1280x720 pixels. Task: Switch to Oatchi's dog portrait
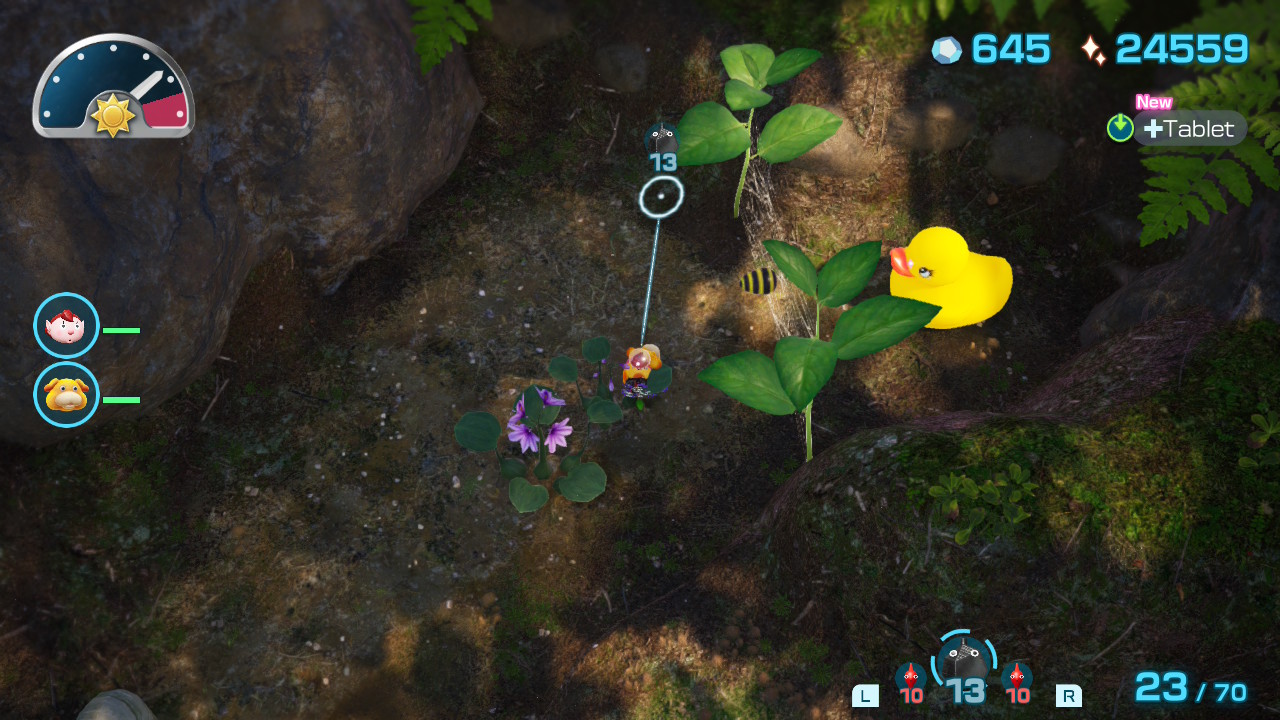click(x=66, y=395)
